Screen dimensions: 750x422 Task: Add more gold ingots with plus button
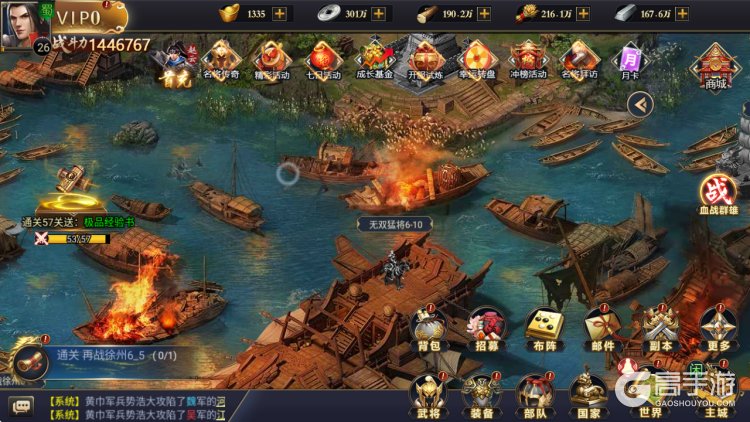(279, 13)
